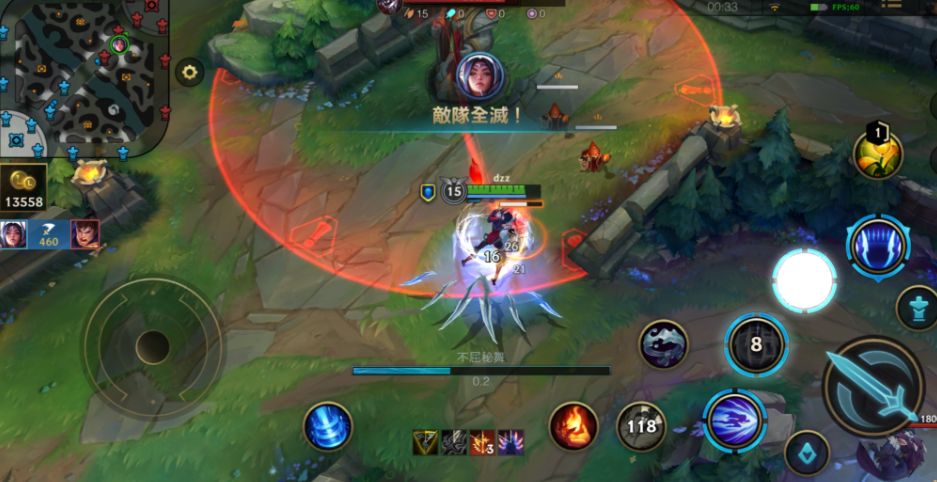Cast the purple dash ability

735,420
